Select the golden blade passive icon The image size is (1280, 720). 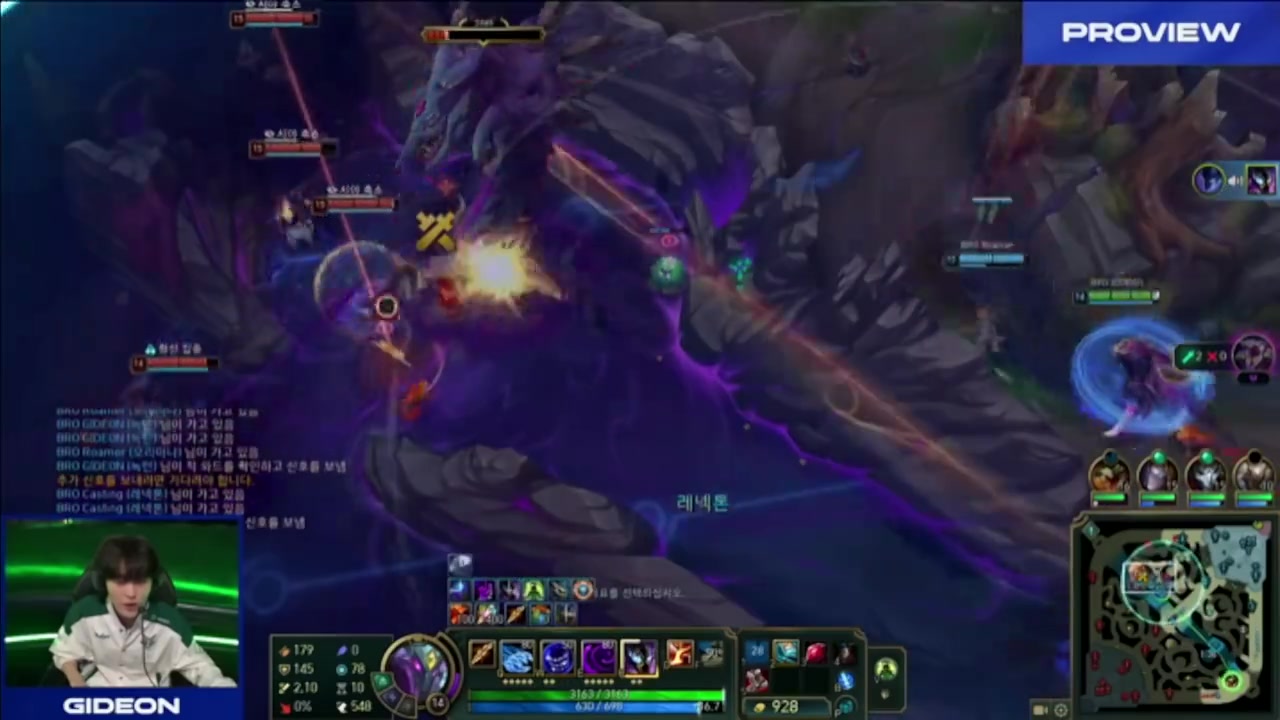[482, 655]
